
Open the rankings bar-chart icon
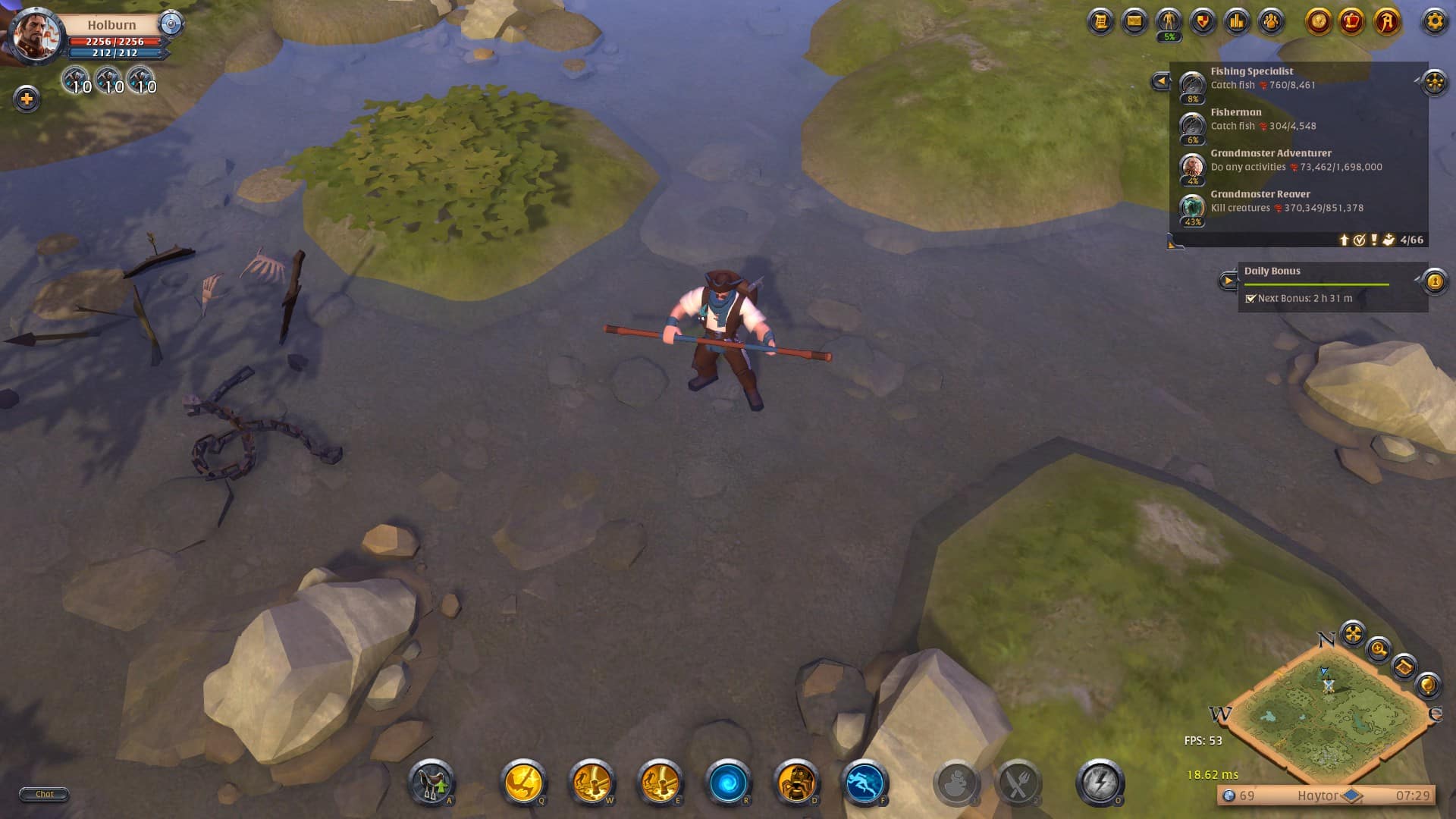[1237, 20]
